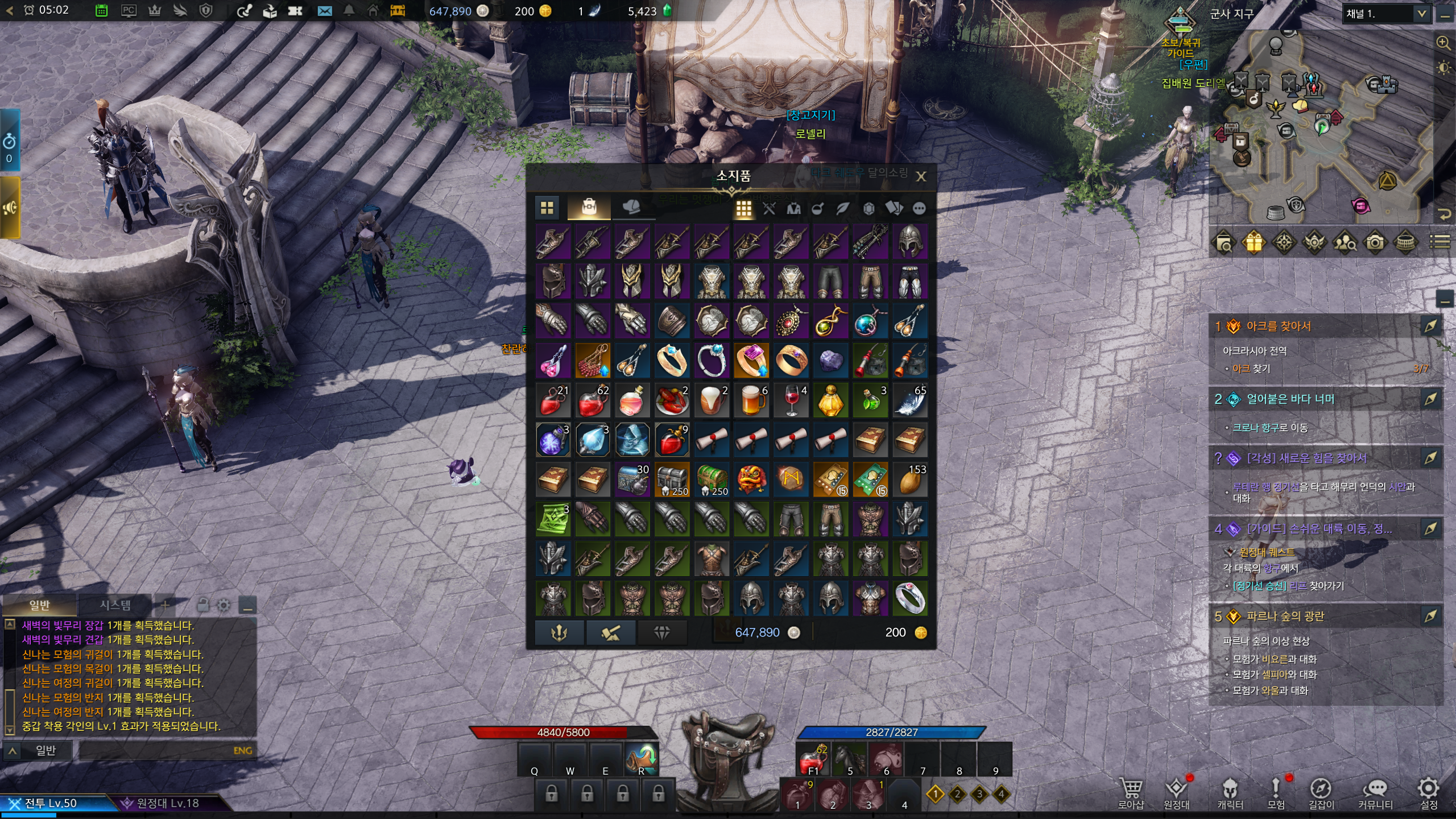Open the 설정 settings menu
This screenshot has height=819, width=1456.
(1428, 792)
